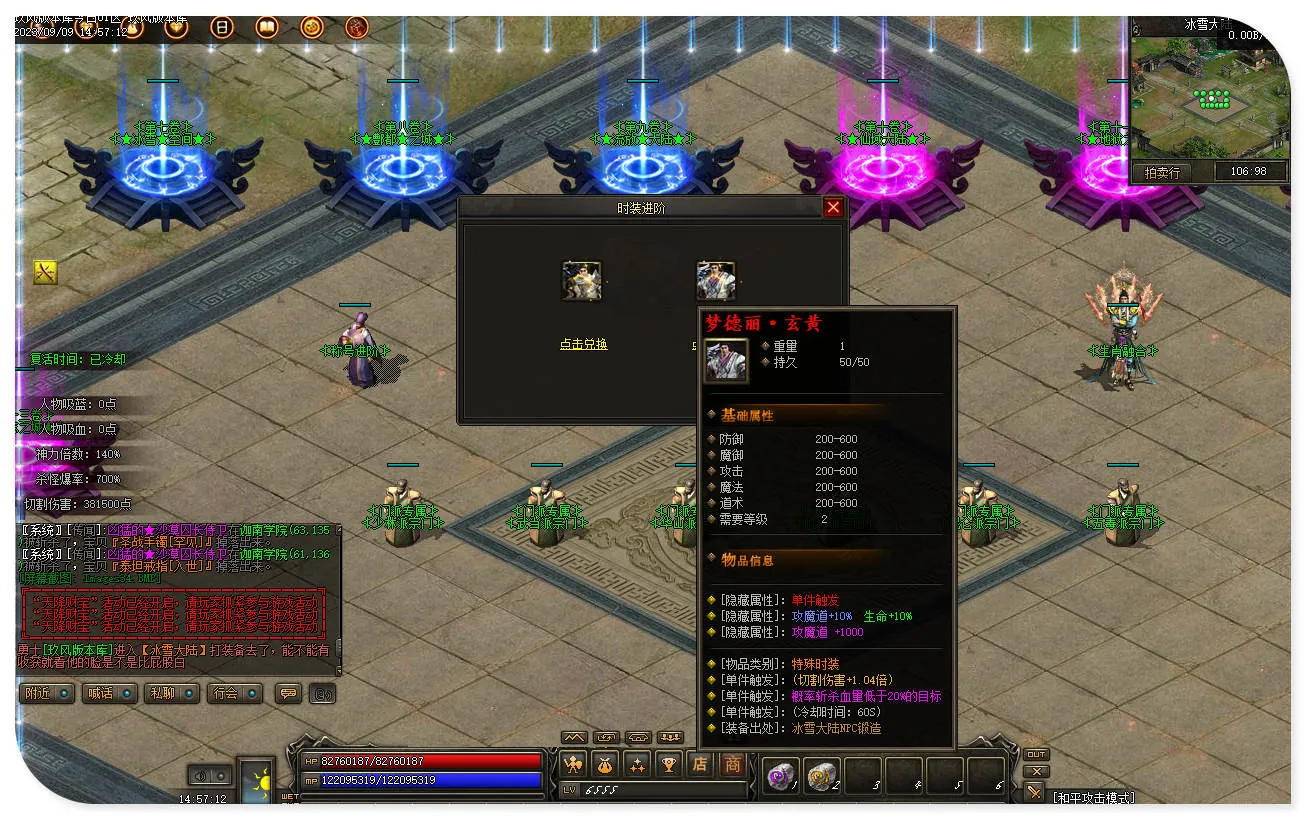
Task: Click the 点击兑换 exchange link
Action: tap(583, 344)
